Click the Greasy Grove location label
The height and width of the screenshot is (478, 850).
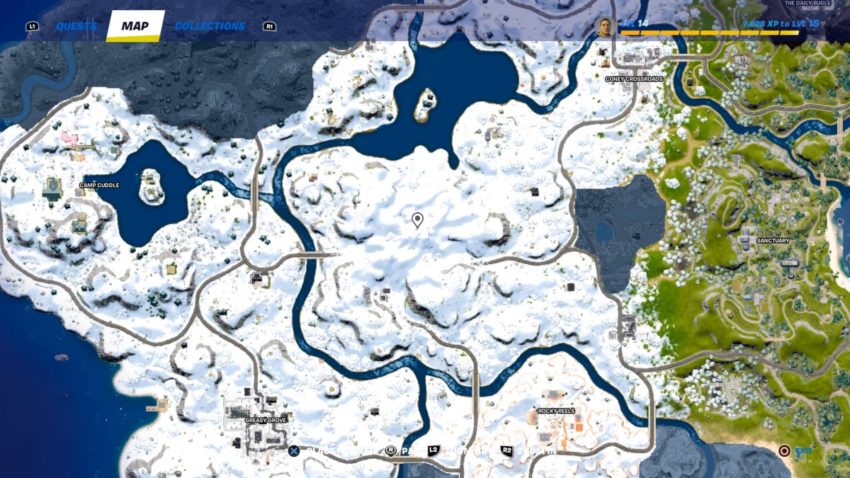click(x=267, y=420)
